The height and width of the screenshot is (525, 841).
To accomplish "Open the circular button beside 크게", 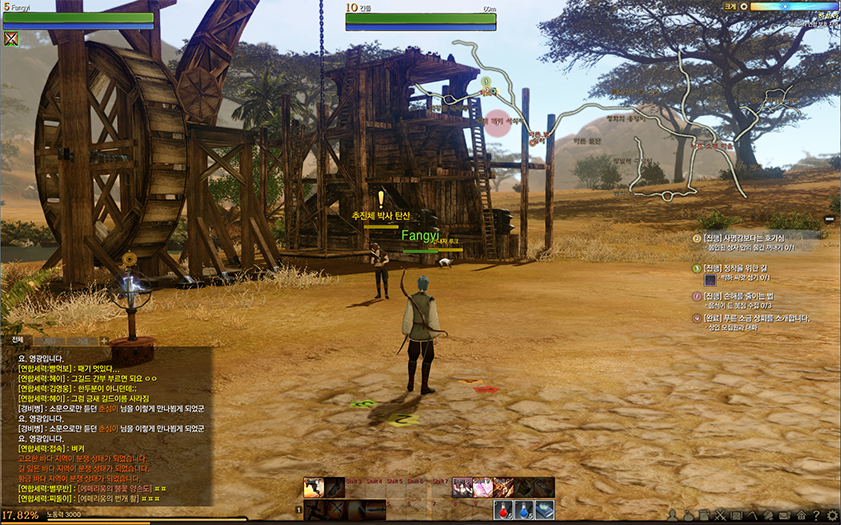I will pyautogui.click(x=743, y=6).
